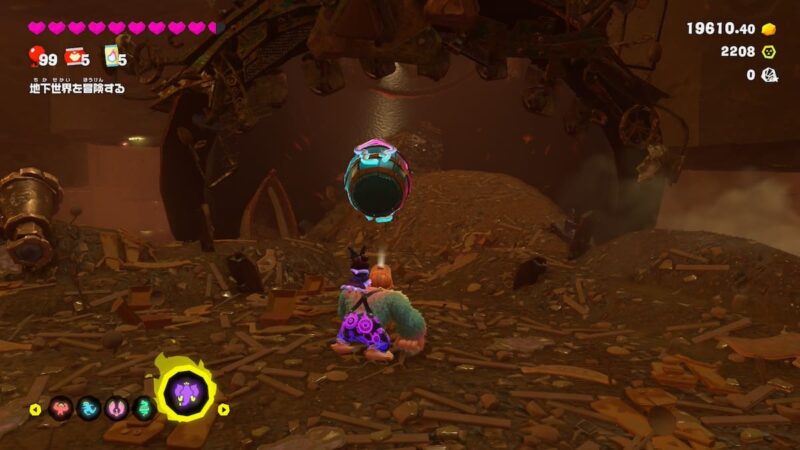Image resolution: width=800 pixels, height=450 pixels.
Task: Click the yellow hexagon banana chip icon
Action: pos(769,51)
